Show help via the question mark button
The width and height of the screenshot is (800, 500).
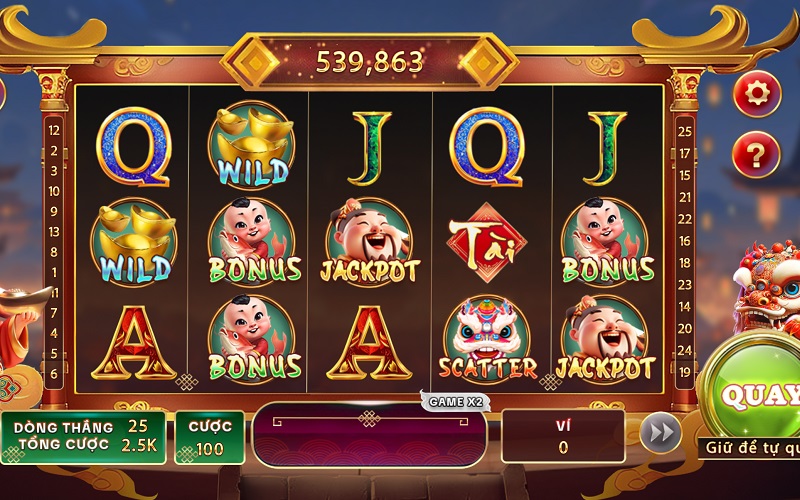757,154
